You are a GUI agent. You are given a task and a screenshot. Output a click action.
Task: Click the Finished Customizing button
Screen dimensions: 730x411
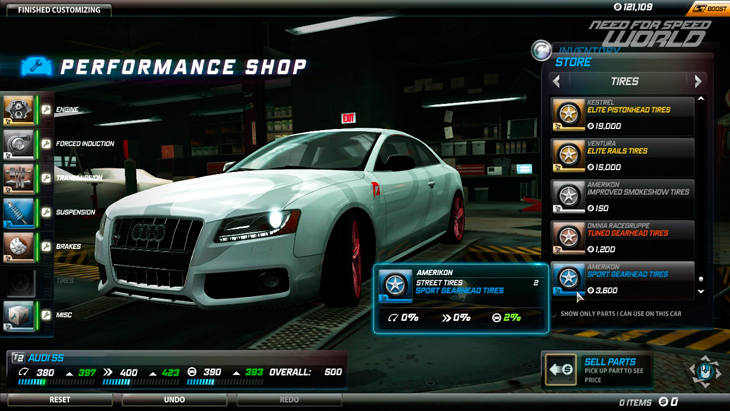tap(59, 10)
